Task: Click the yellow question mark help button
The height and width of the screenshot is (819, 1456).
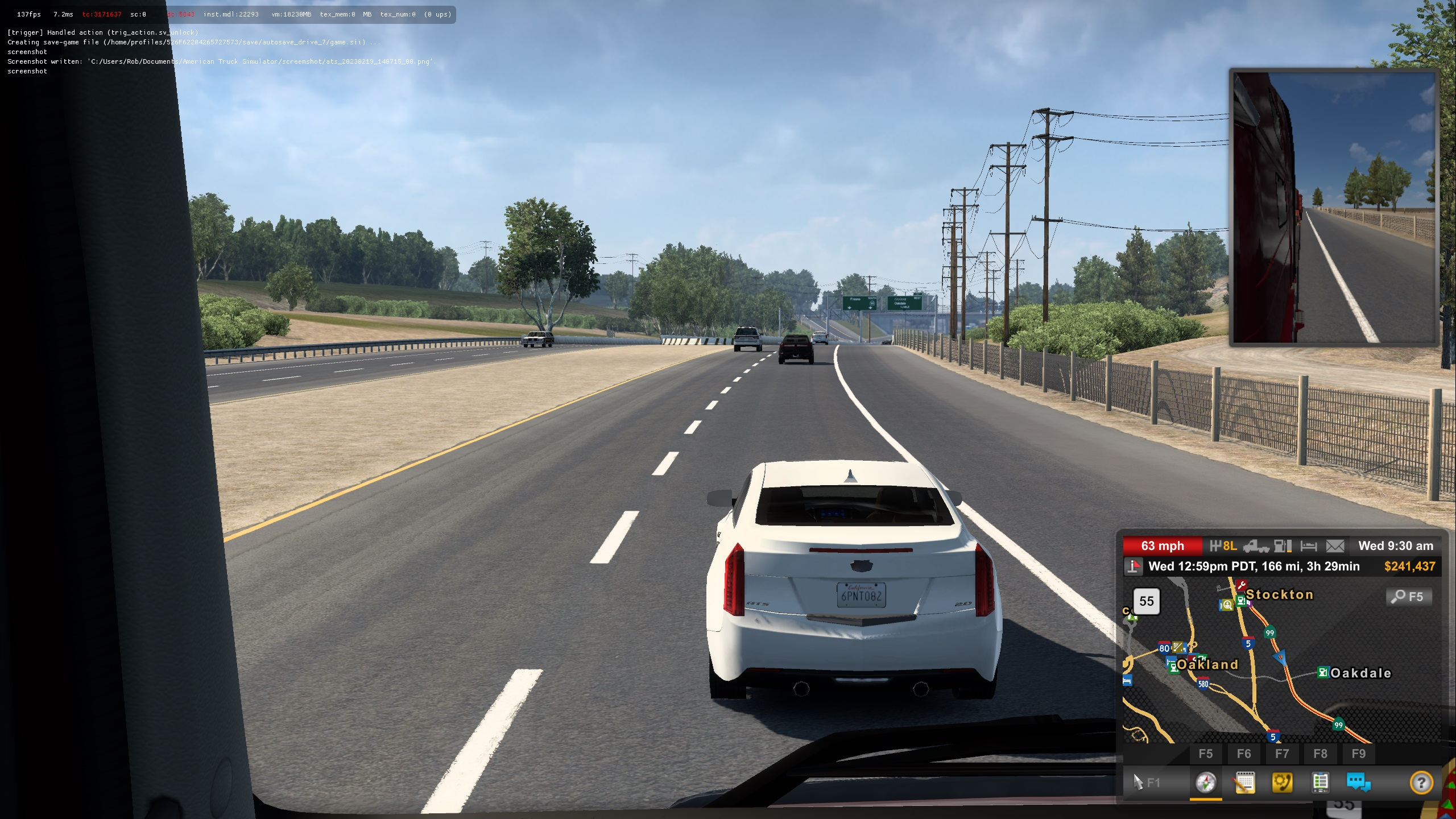Action: (1421, 783)
